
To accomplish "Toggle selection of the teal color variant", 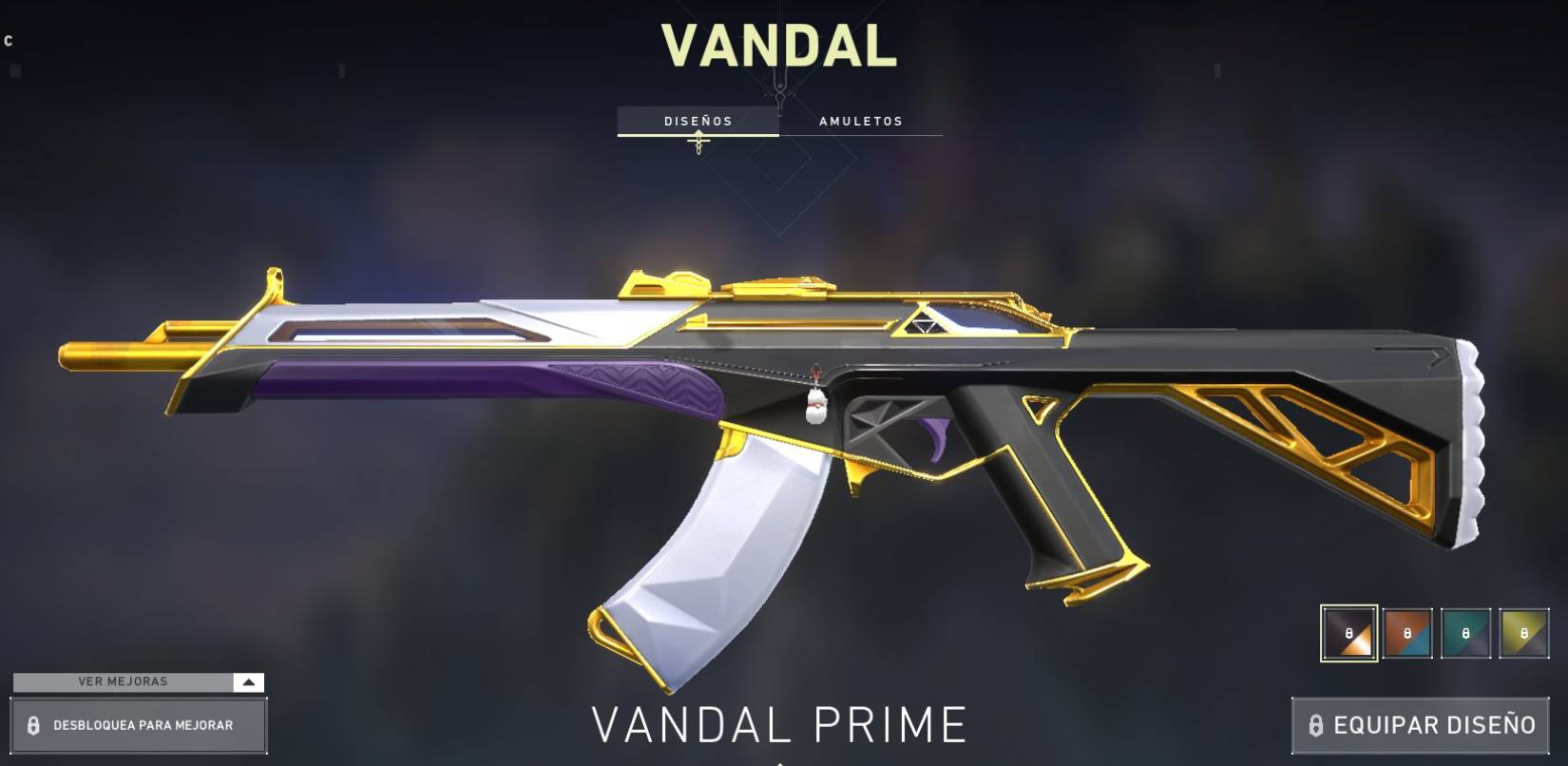I will click(1463, 632).
